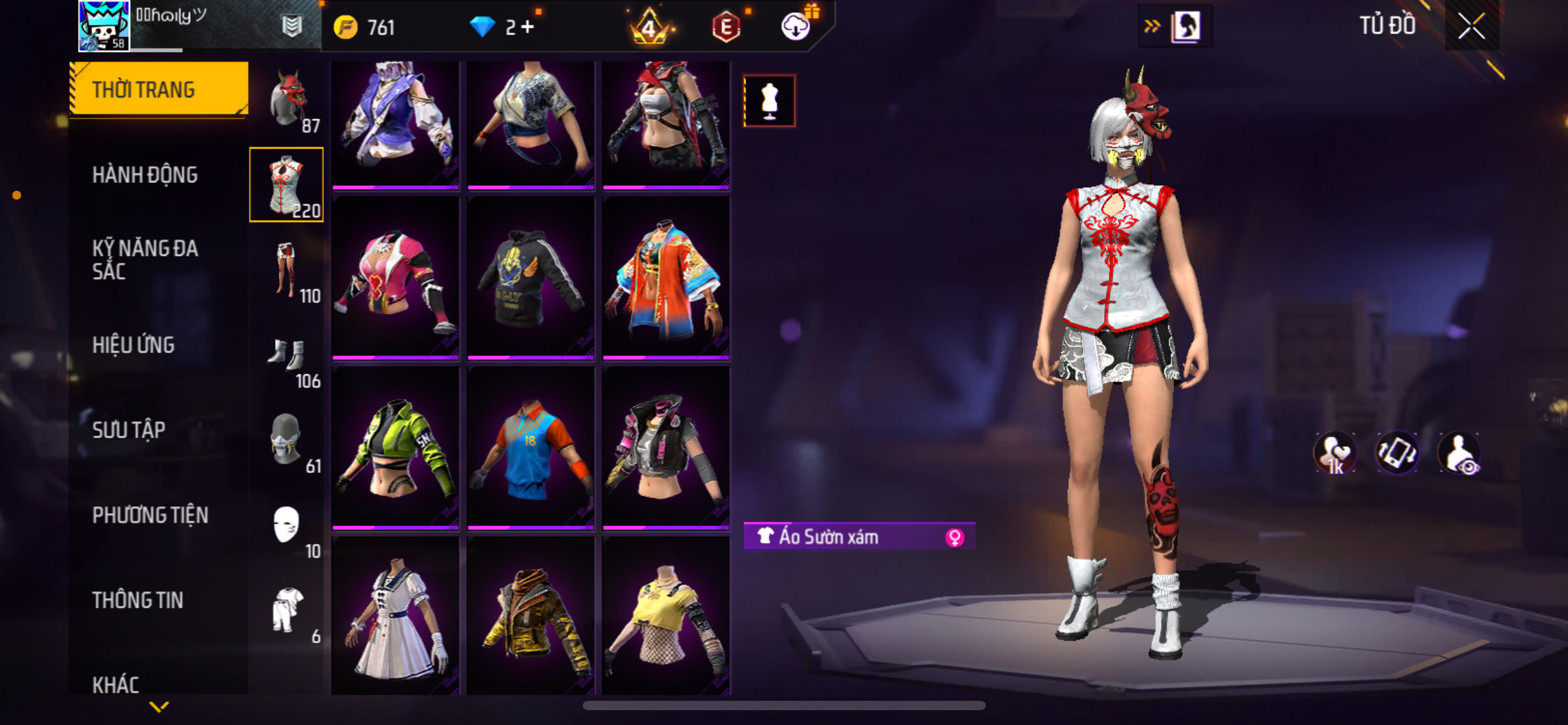Open the player profile avatar
Screen dimensions: 1568x725
[x=103, y=26]
